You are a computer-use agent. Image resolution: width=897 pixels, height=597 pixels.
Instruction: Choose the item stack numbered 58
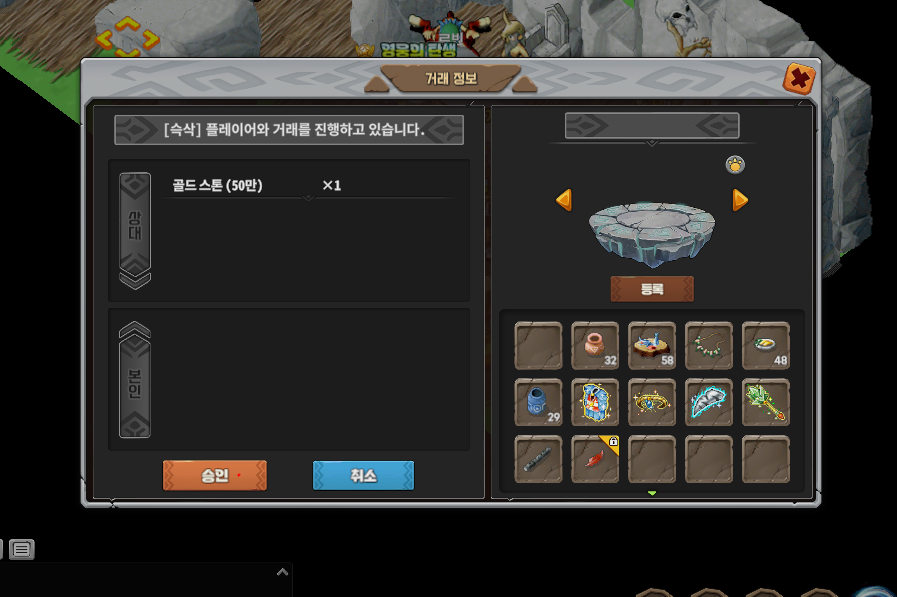coord(652,346)
